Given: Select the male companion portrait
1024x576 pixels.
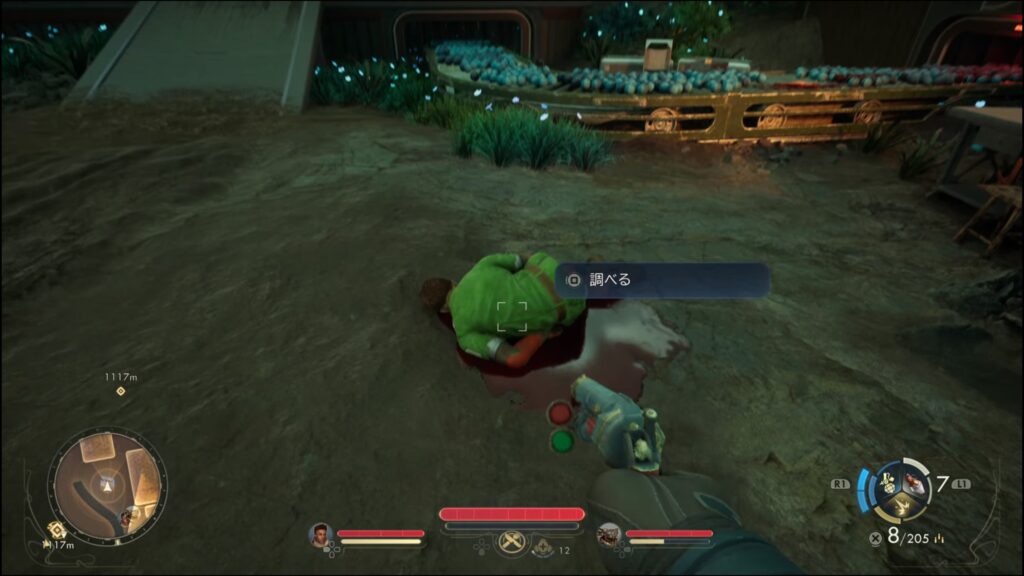Looking at the screenshot, I should tap(322, 536).
